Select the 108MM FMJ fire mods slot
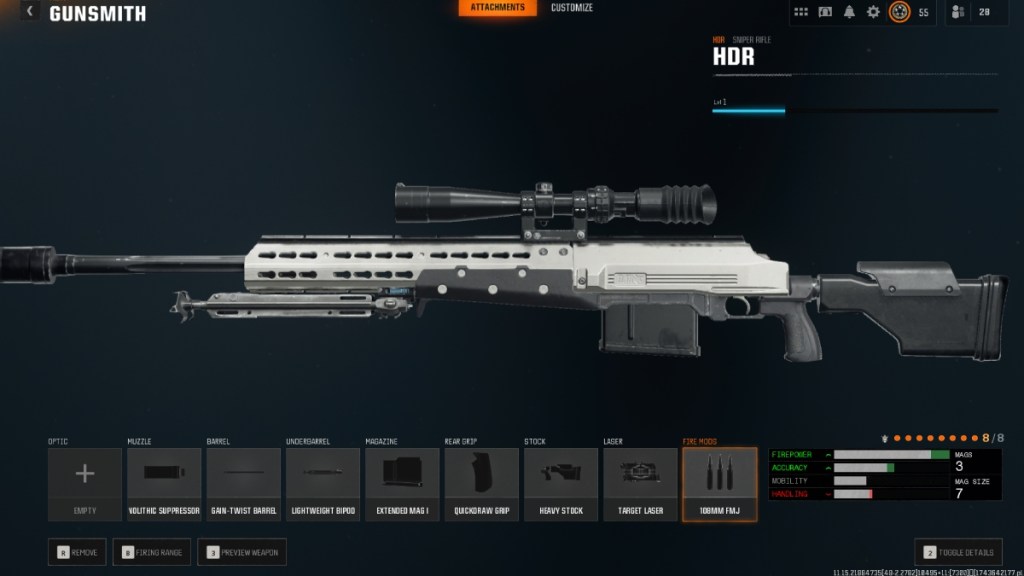The image size is (1024, 576). tap(719, 484)
